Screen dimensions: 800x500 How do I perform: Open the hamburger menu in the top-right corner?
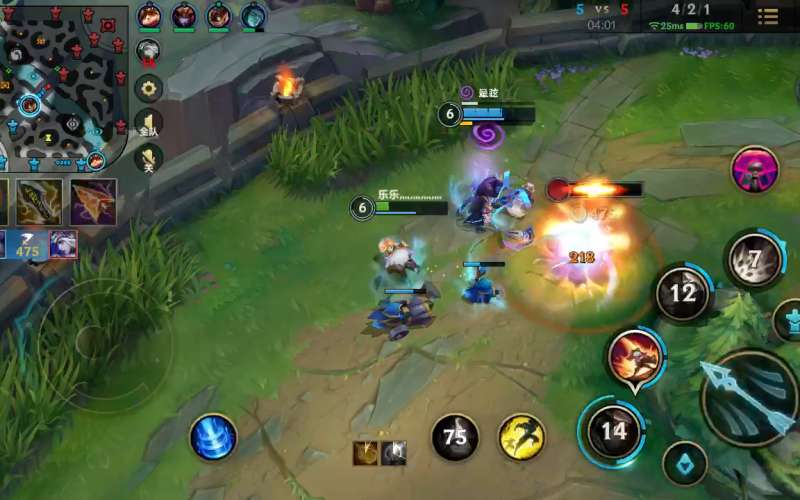768,16
